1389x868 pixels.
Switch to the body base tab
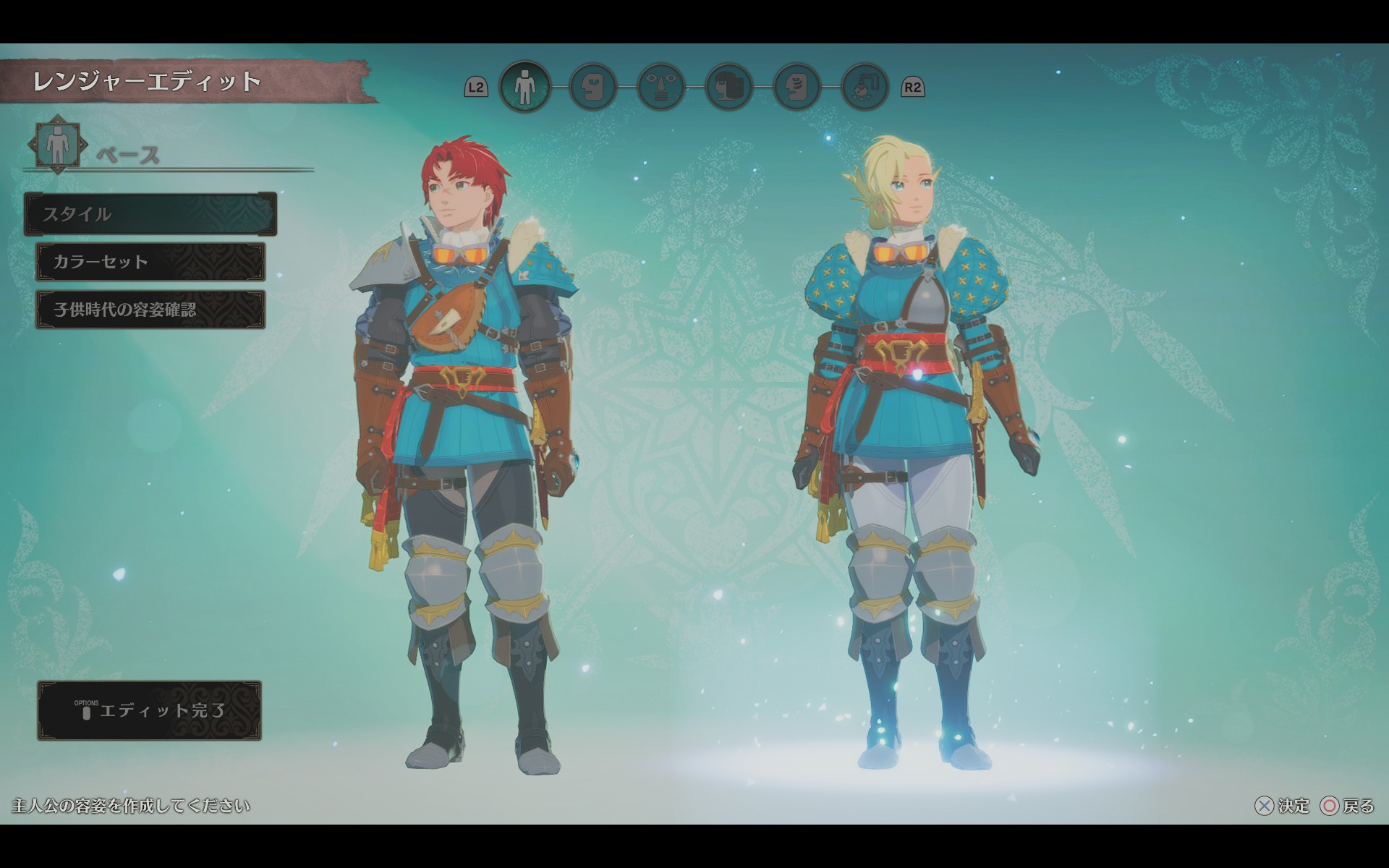524,87
